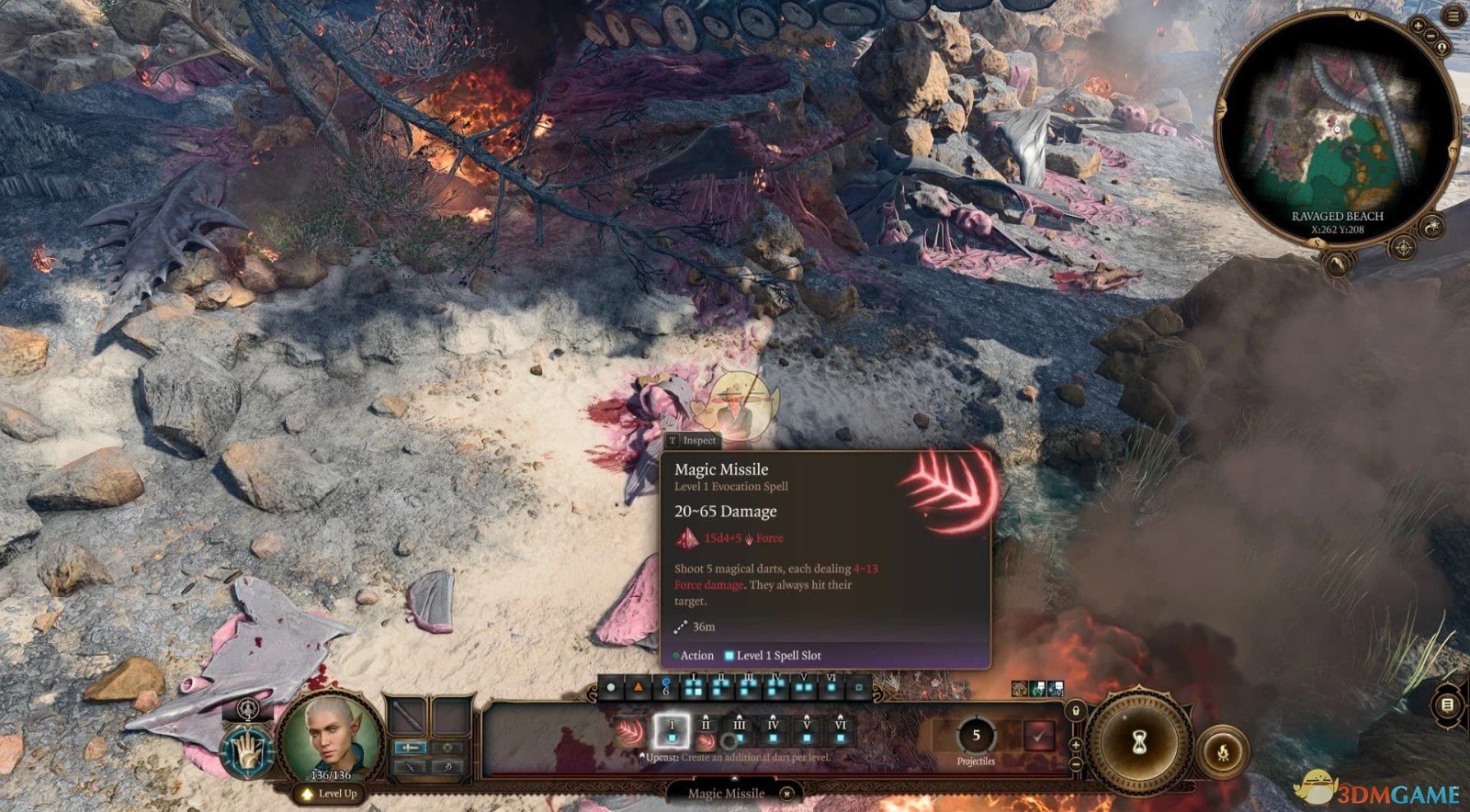1470x812 pixels.
Task: Expand the arrow above the Magic Missile label
Action: (x=733, y=778)
